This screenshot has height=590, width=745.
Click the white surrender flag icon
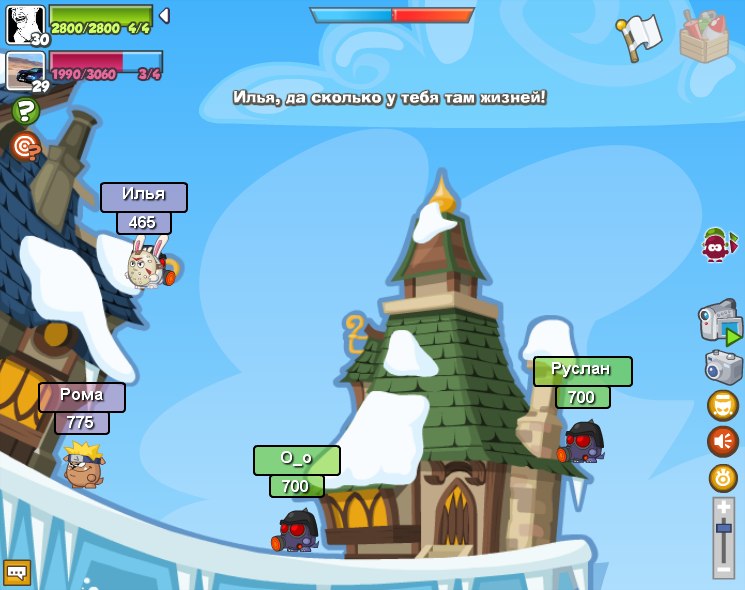tap(640, 37)
